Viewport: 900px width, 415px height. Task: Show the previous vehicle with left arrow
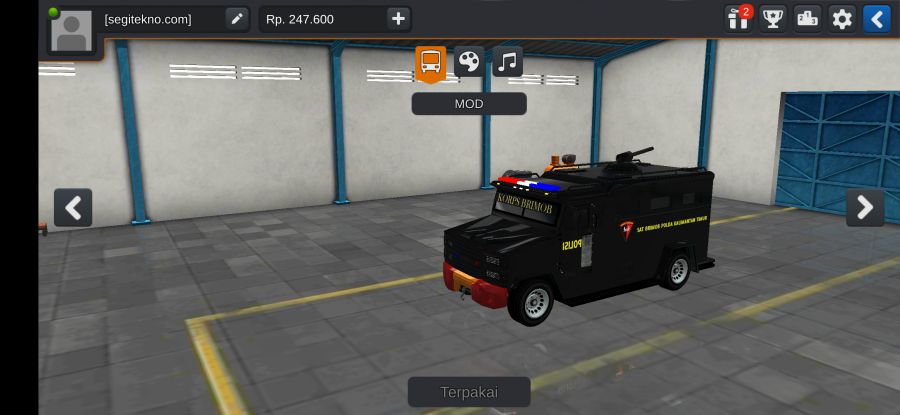coord(73,208)
